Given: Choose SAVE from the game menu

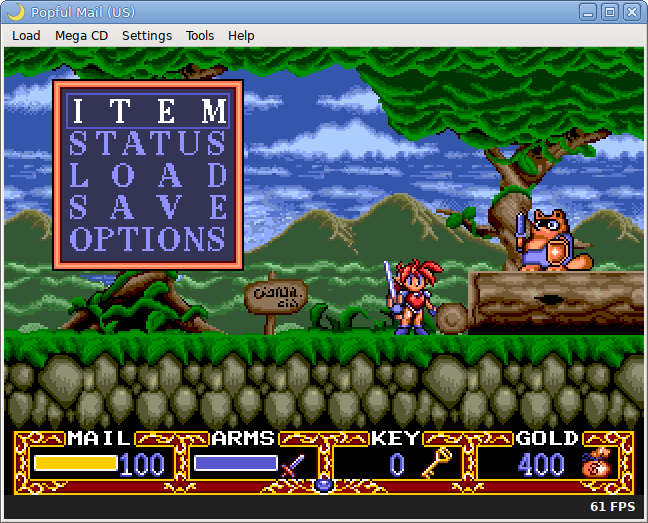Looking at the screenshot, I should click(x=148, y=206).
